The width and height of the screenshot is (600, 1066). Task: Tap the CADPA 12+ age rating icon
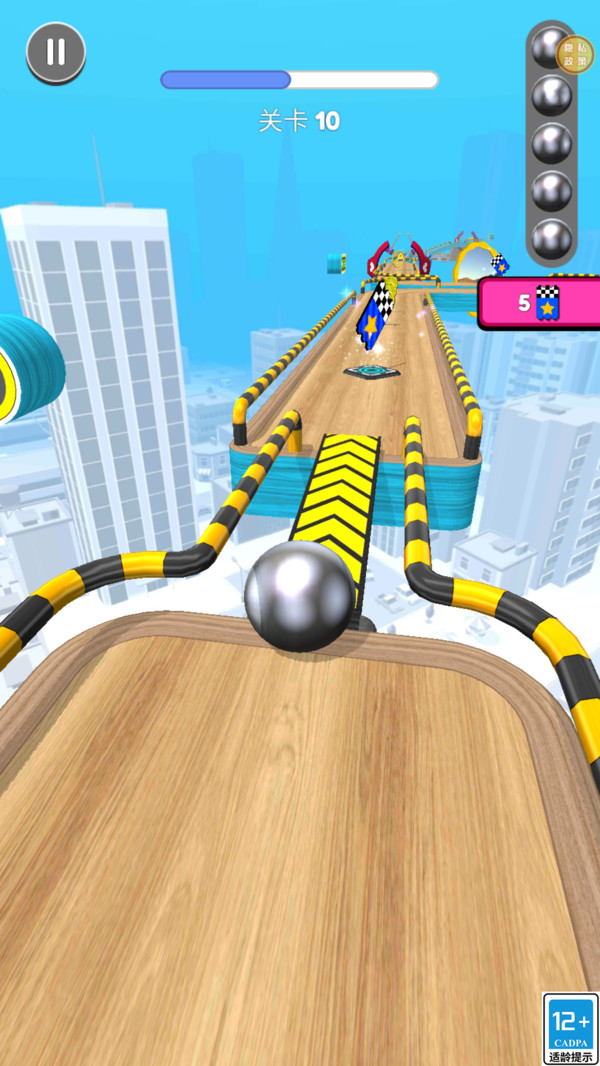570,1028
